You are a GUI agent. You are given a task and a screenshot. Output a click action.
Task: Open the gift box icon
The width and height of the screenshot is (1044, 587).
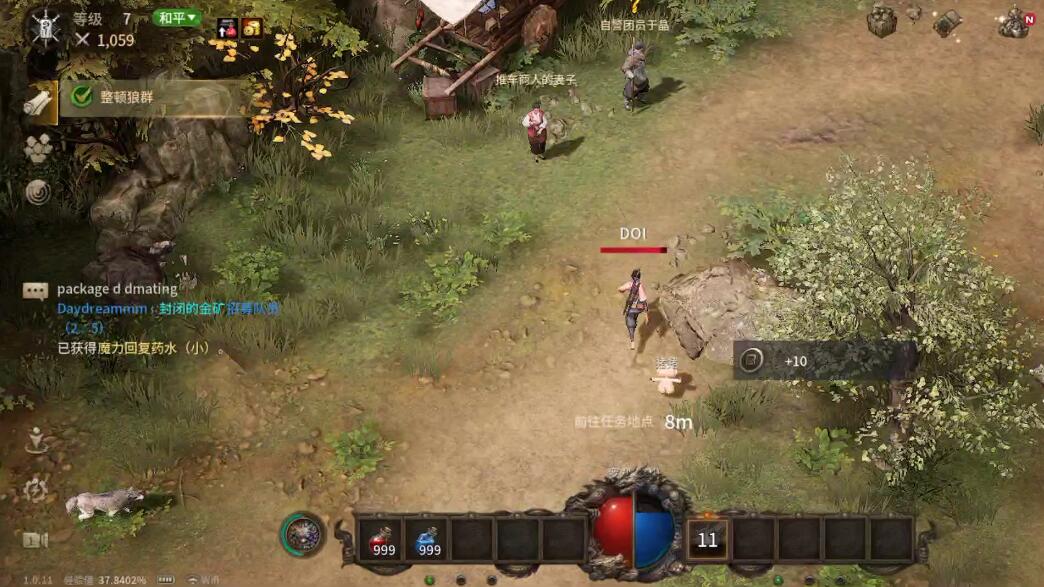[x=881, y=21]
